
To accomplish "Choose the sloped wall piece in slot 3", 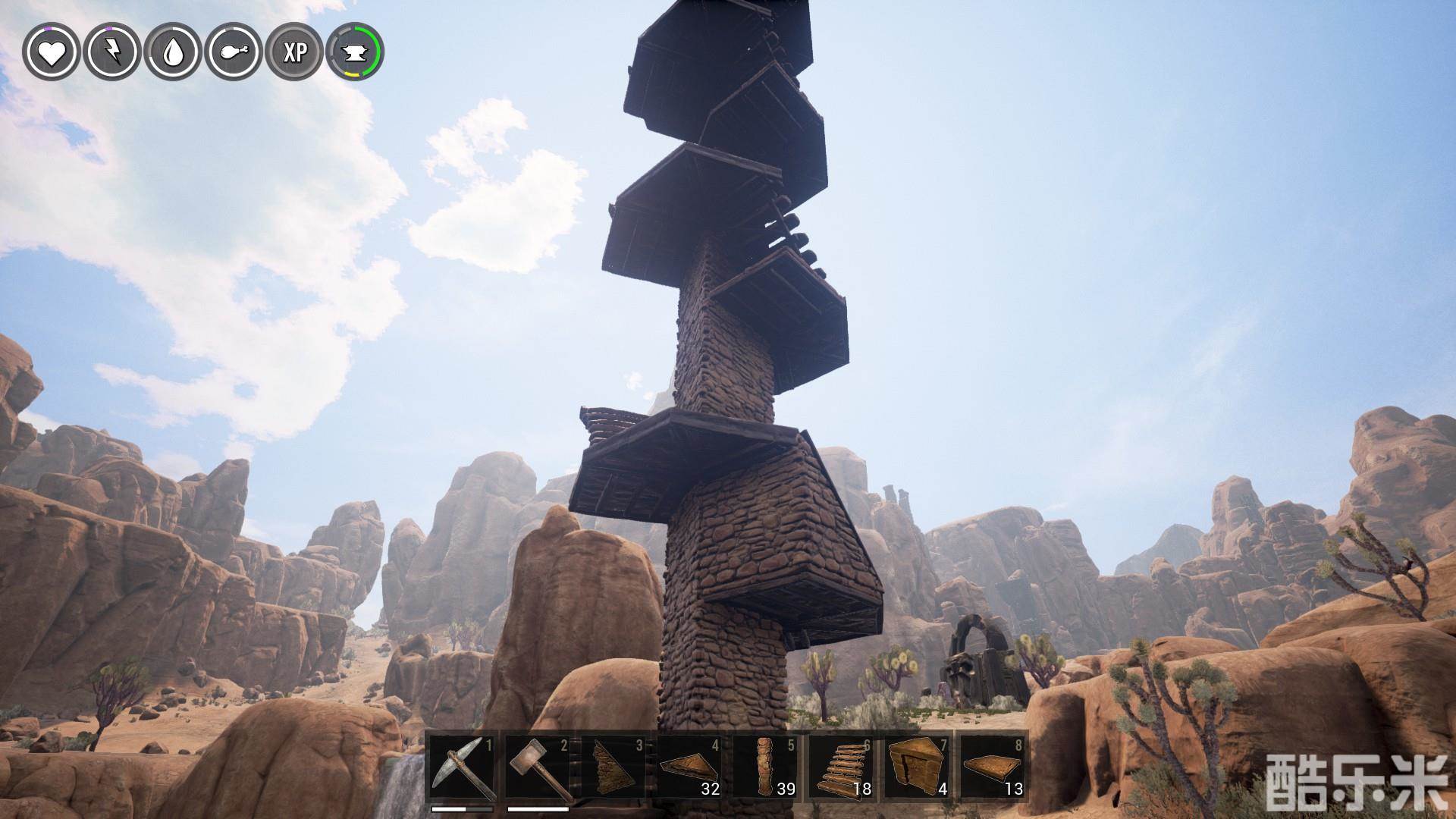I will (x=613, y=767).
